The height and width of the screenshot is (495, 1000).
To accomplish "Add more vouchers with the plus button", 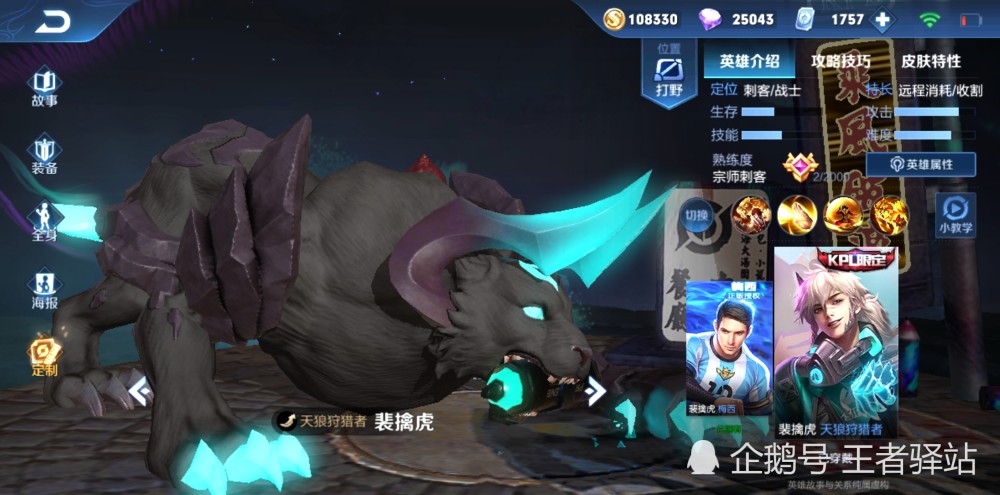I will pyautogui.click(x=882, y=19).
